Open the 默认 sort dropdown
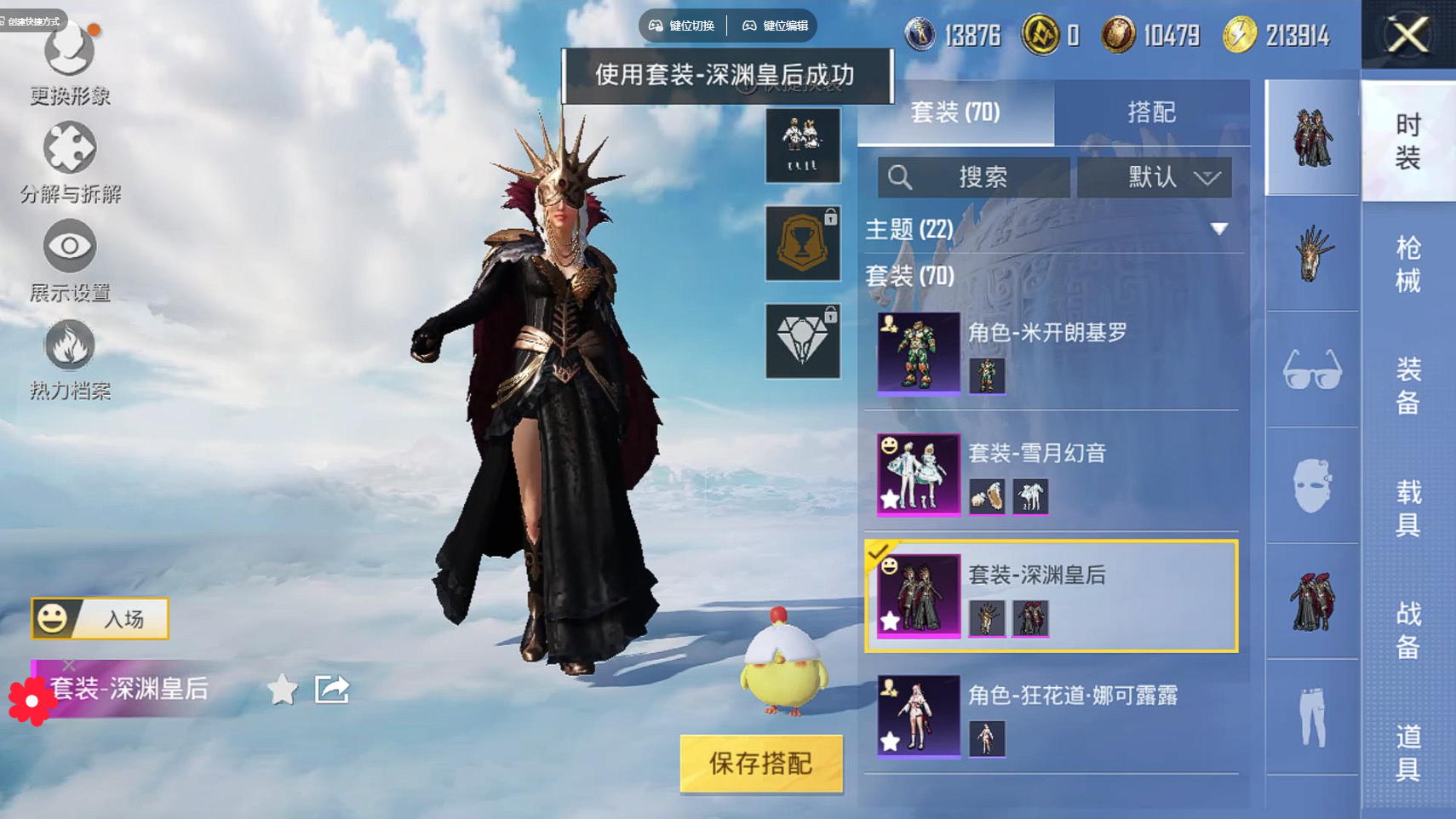The height and width of the screenshot is (819, 1456). pos(1154,177)
